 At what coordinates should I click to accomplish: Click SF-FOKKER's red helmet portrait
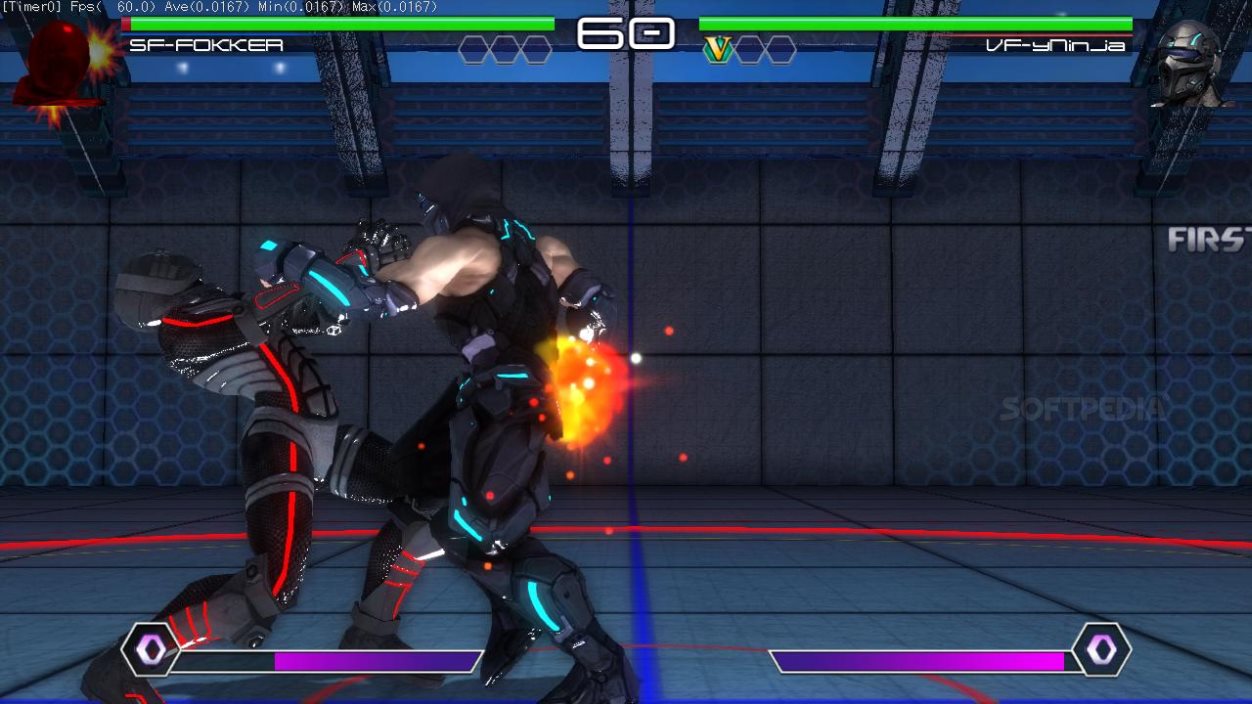[x=60, y=63]
